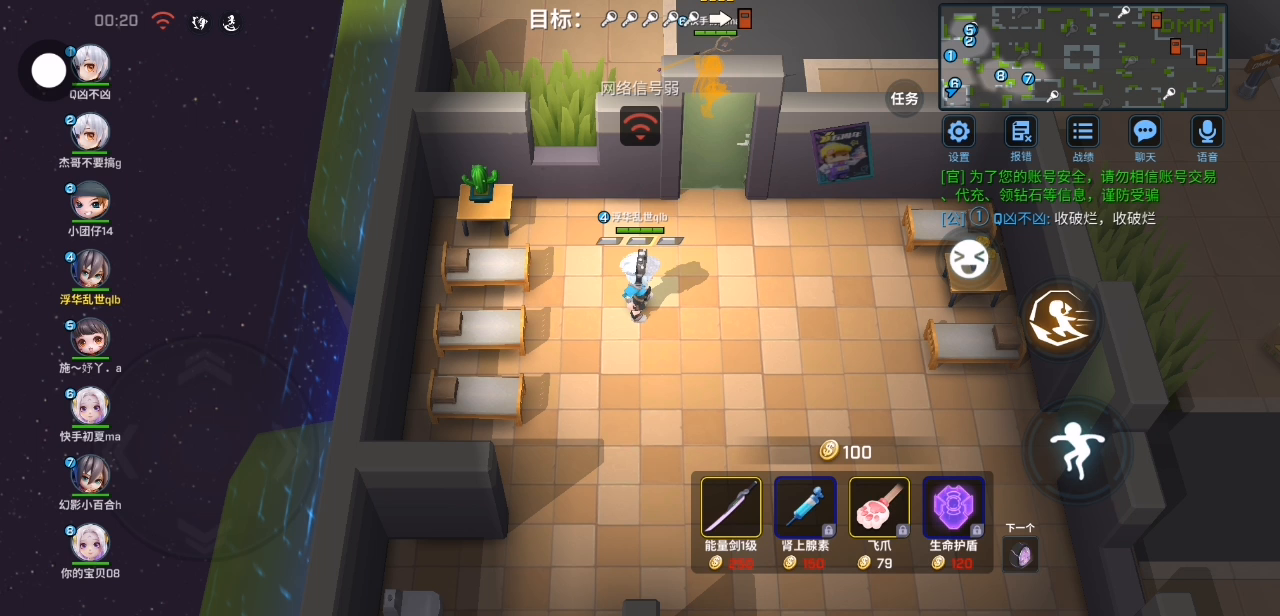Open the laughing emoji emote button

(968, 259)
